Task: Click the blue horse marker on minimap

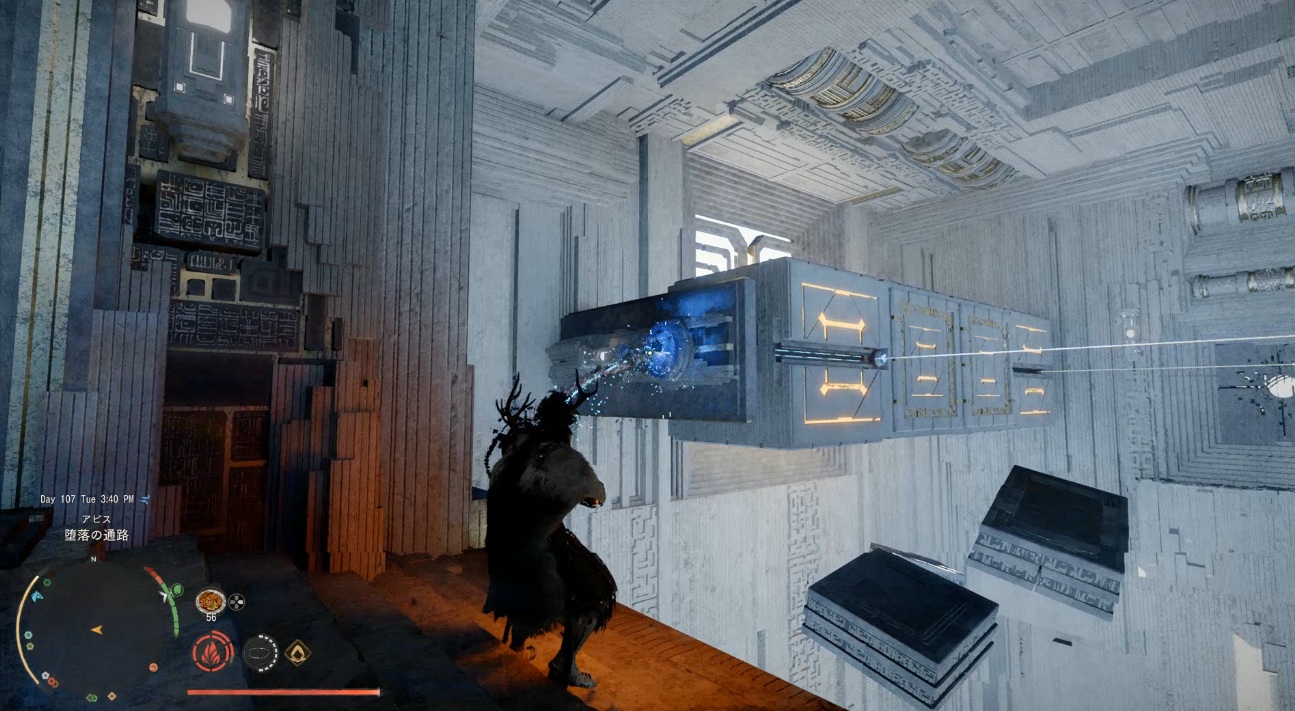Action: [x=39, y=596]
